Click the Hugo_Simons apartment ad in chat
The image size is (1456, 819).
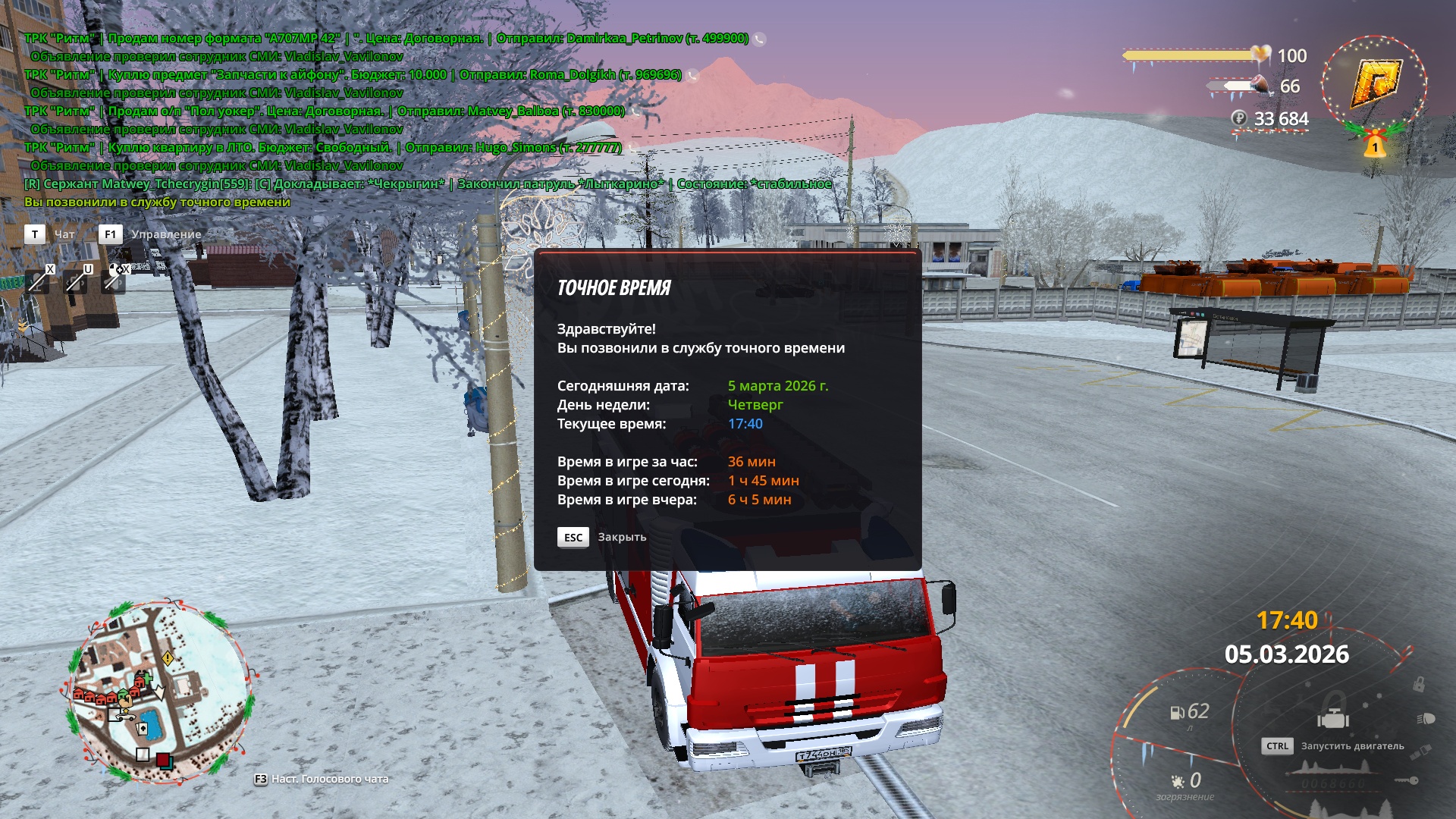pyautogui.click(x=322, y=147)
